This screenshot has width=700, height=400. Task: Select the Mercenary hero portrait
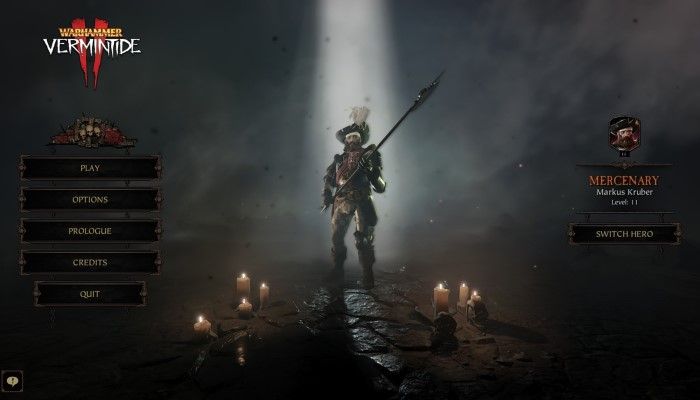point(624,132)
